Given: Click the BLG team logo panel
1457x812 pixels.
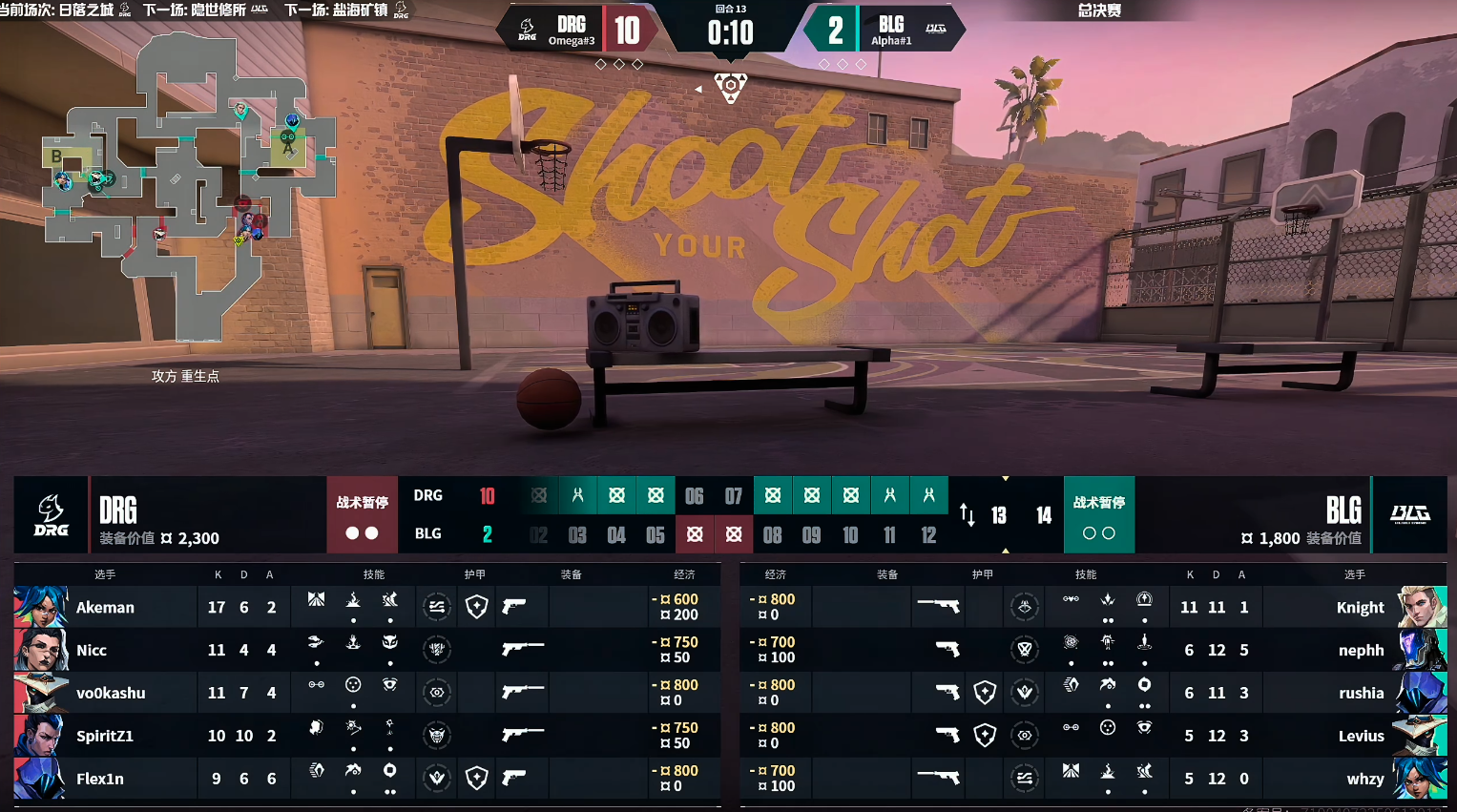Looking at the screenshot, I should (1409, 515).
